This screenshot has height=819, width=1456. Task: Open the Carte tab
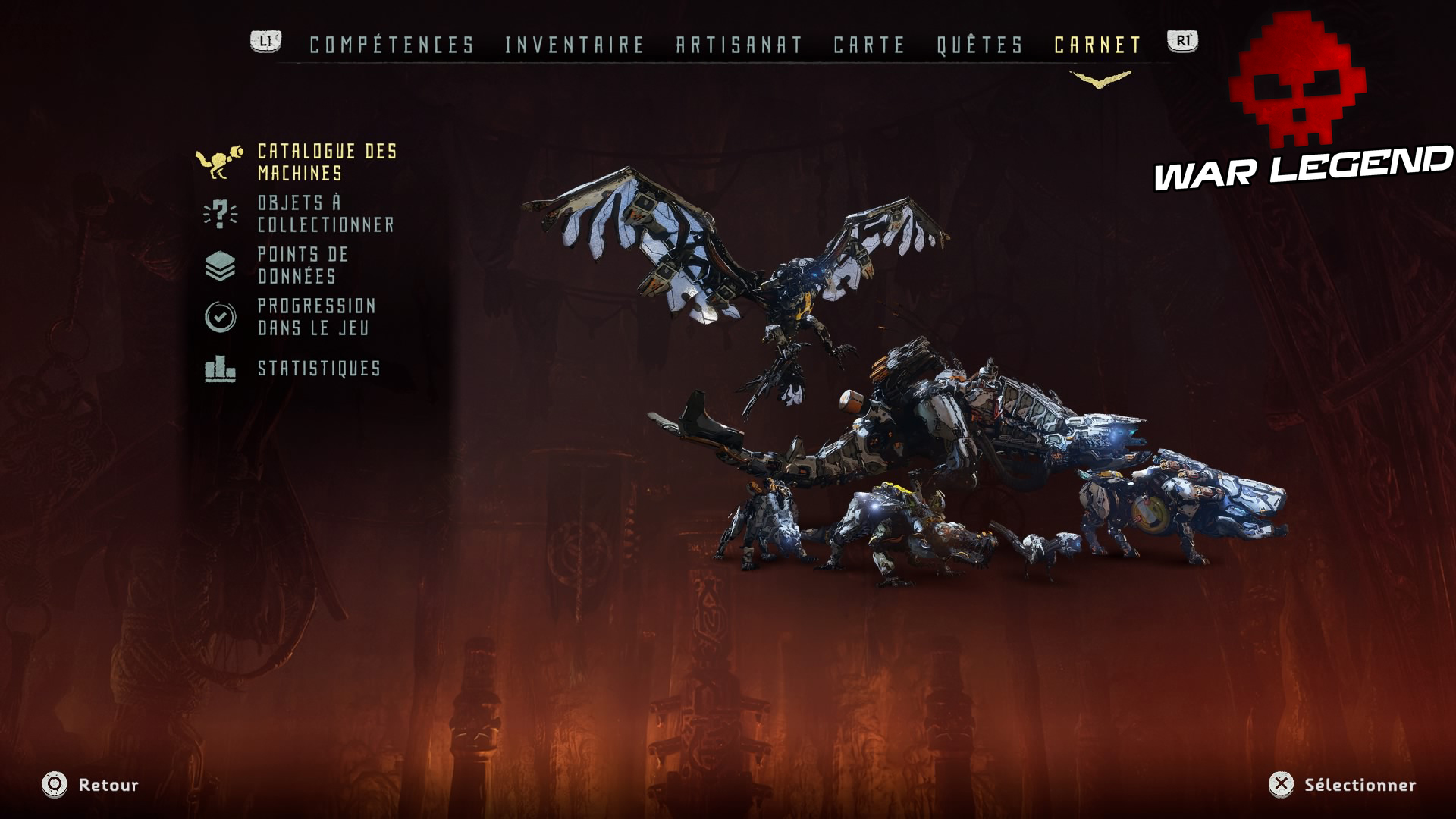(868, 43)
